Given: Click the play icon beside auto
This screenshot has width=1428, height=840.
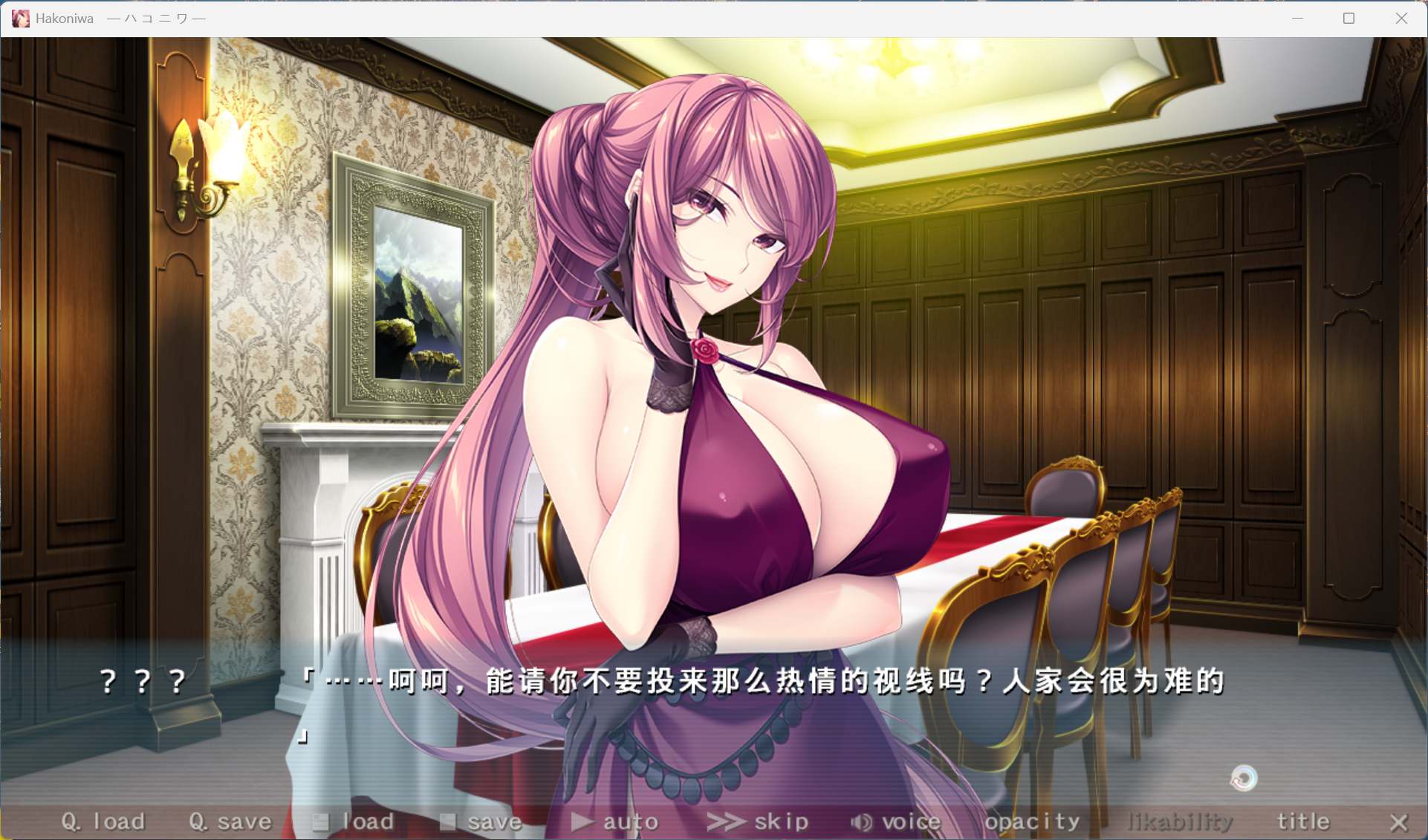Looking at the screenshot, I should tap(582, 821).
